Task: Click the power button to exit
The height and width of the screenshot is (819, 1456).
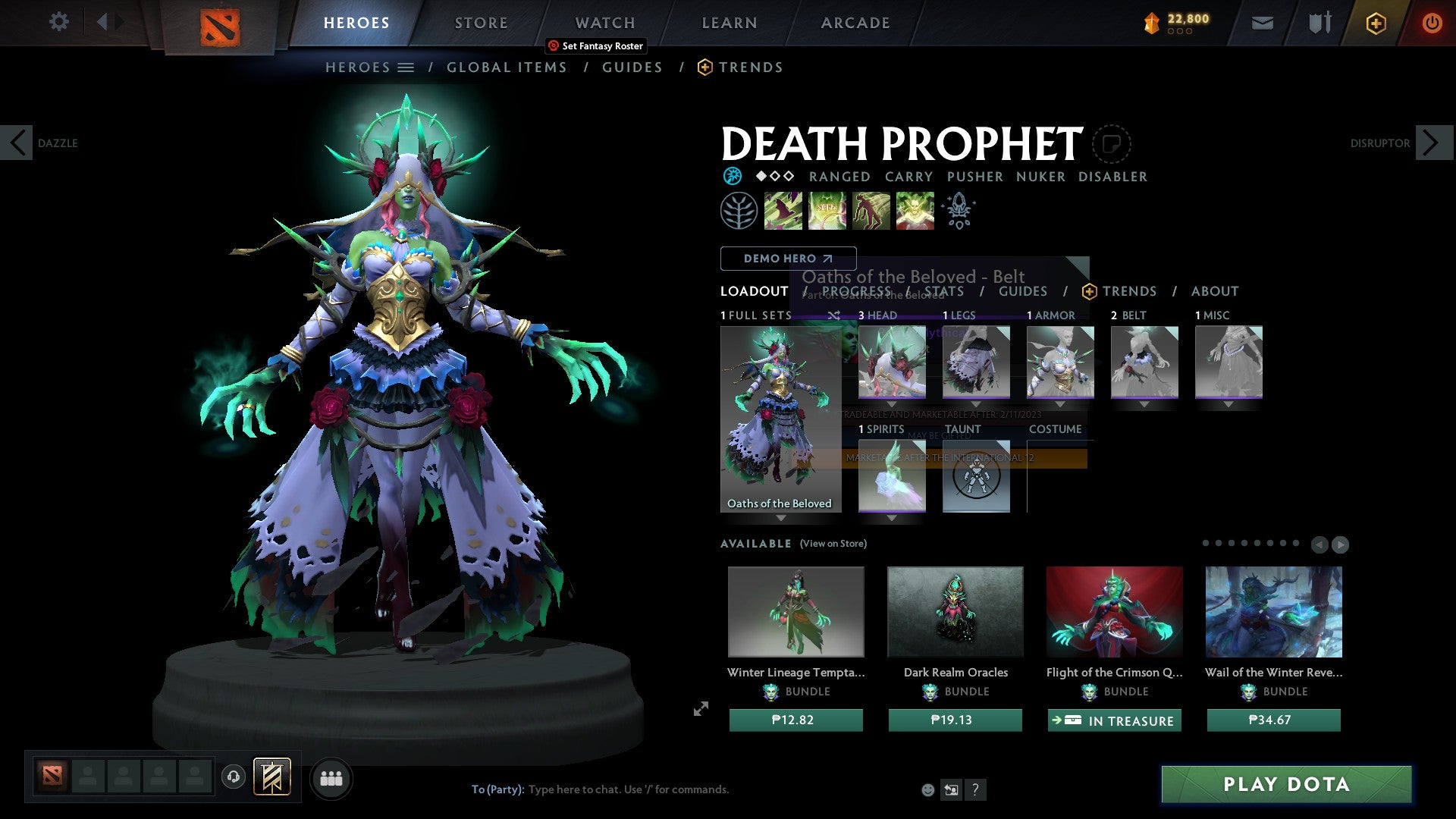Action: pyautogui.click(x=1432, y=23)
